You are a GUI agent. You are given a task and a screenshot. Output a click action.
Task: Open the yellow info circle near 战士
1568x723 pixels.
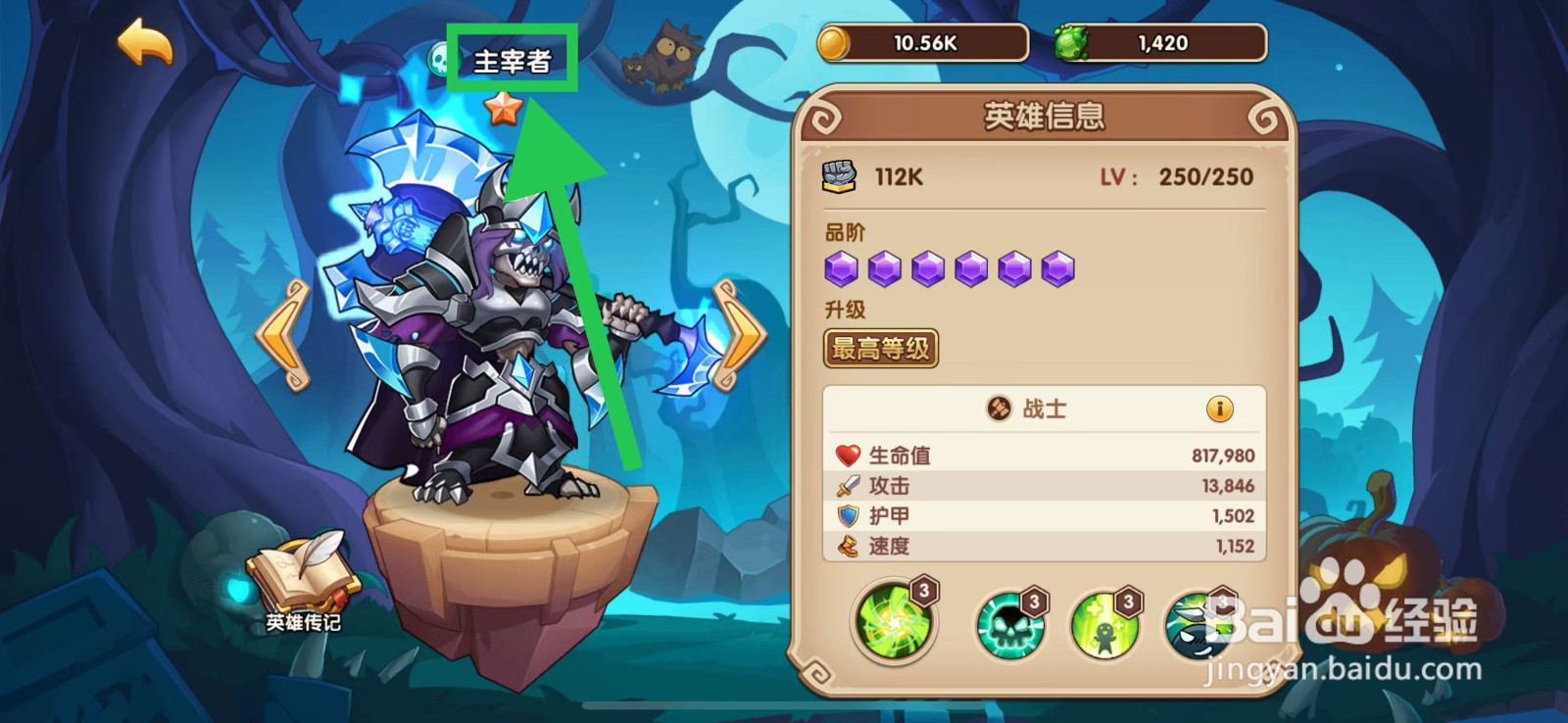[1220, 410]
